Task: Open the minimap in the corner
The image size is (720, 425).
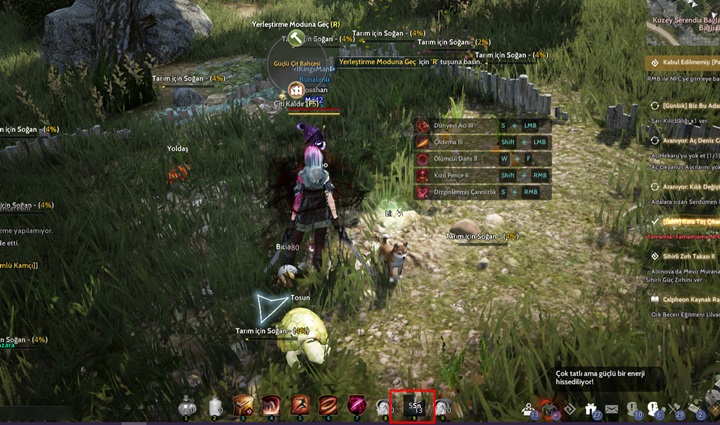Action: tap(684, 22)
